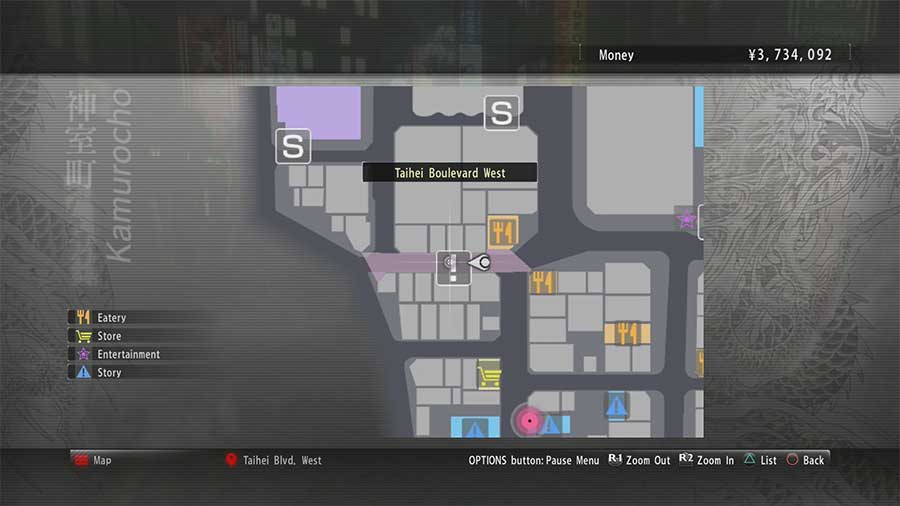Click the yellow shopping cart store marker

click(489, 375)
